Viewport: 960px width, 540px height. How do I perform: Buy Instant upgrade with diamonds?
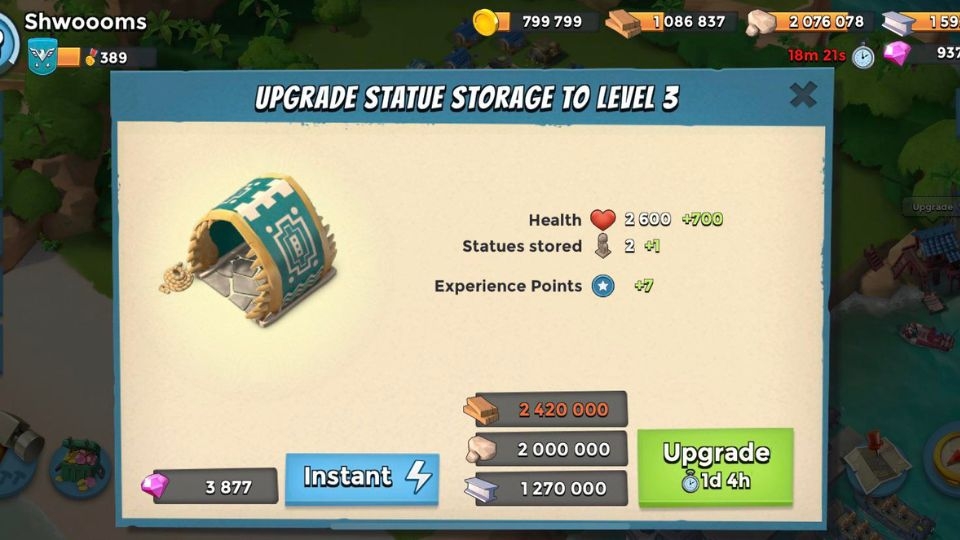362,478
